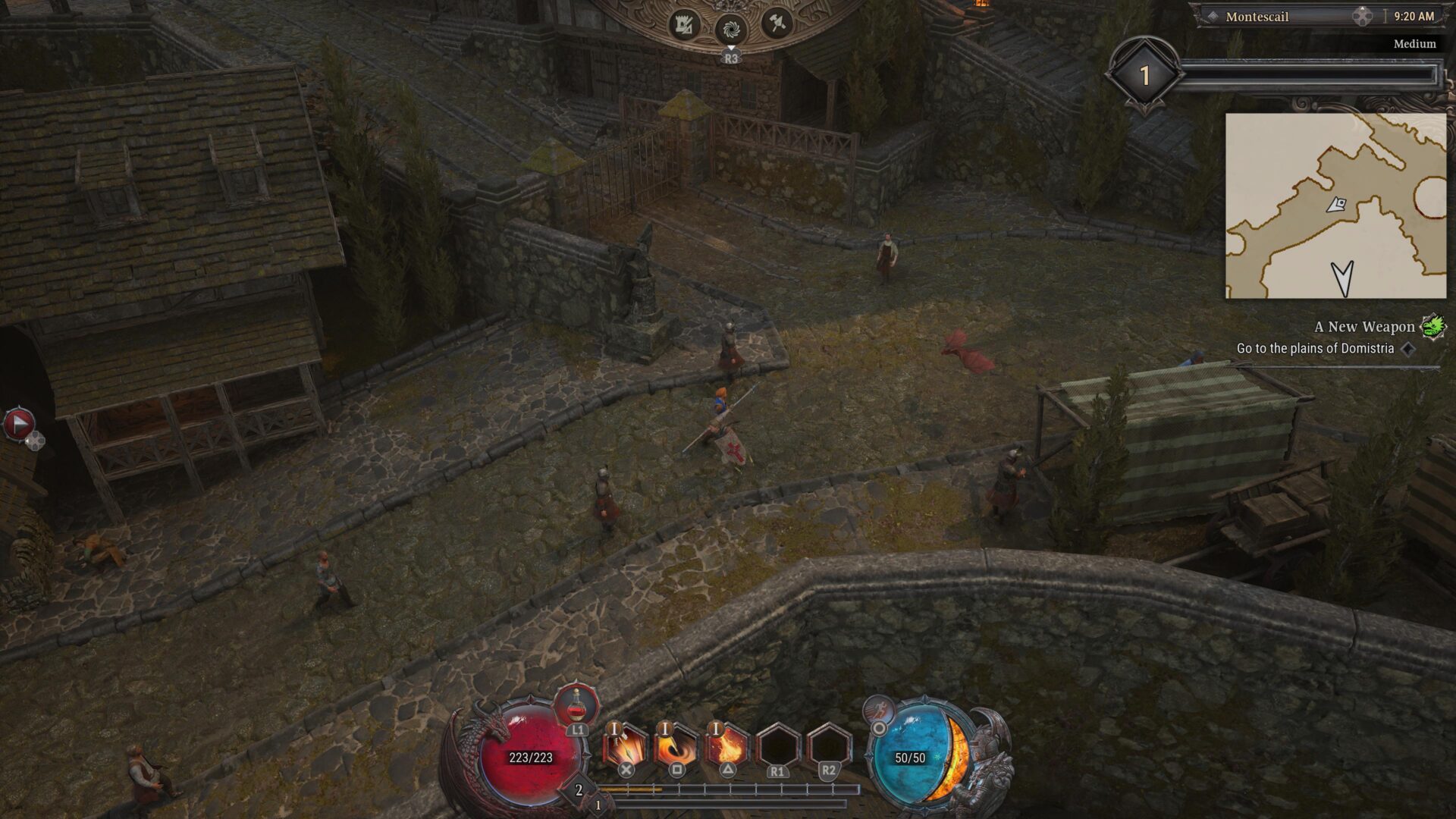Click the Montescail location banner
Viewport: 1456px width, 819px height.
click(1257, 17)
